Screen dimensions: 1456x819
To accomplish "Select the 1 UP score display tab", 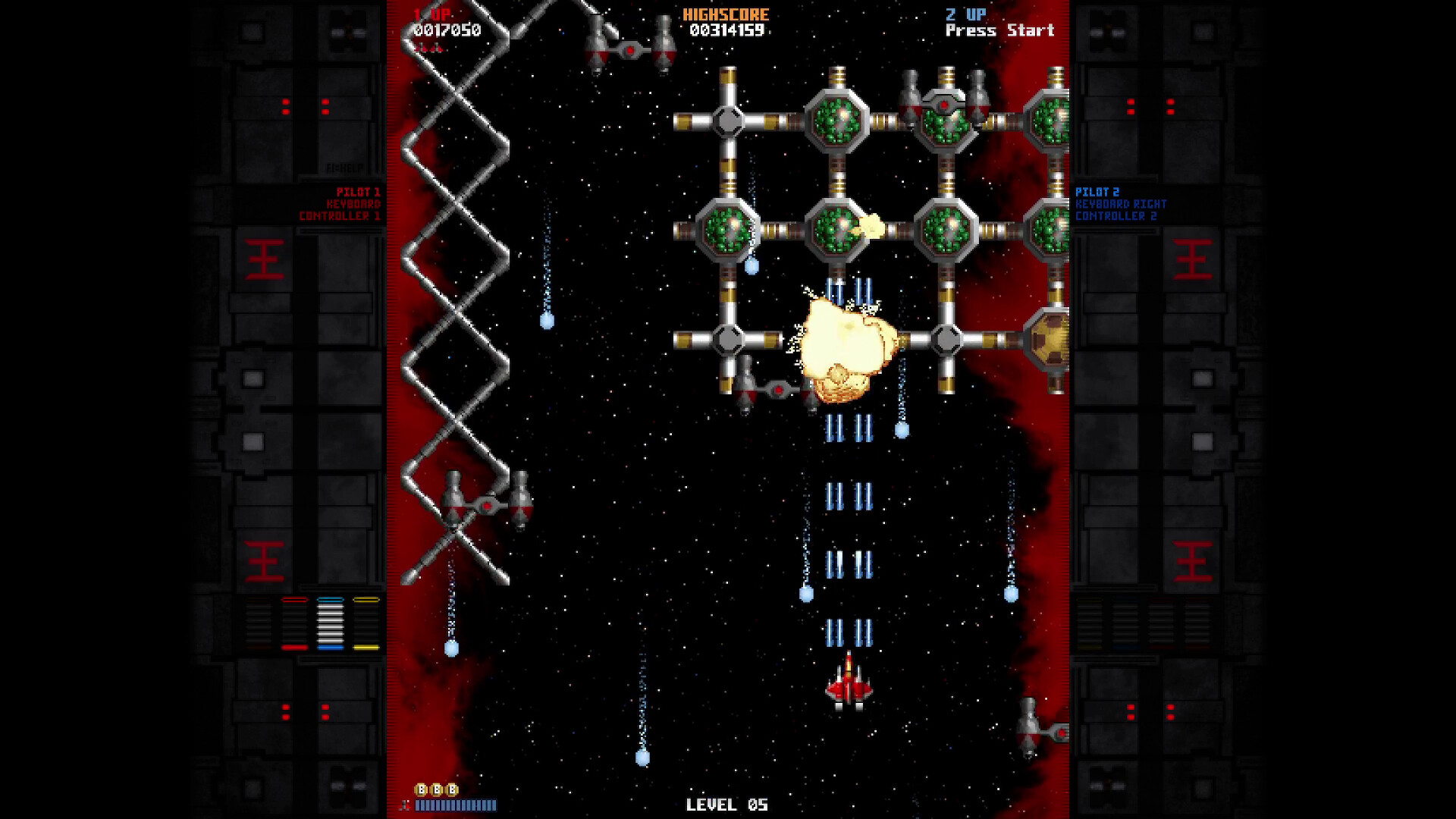I will [432, 14].
